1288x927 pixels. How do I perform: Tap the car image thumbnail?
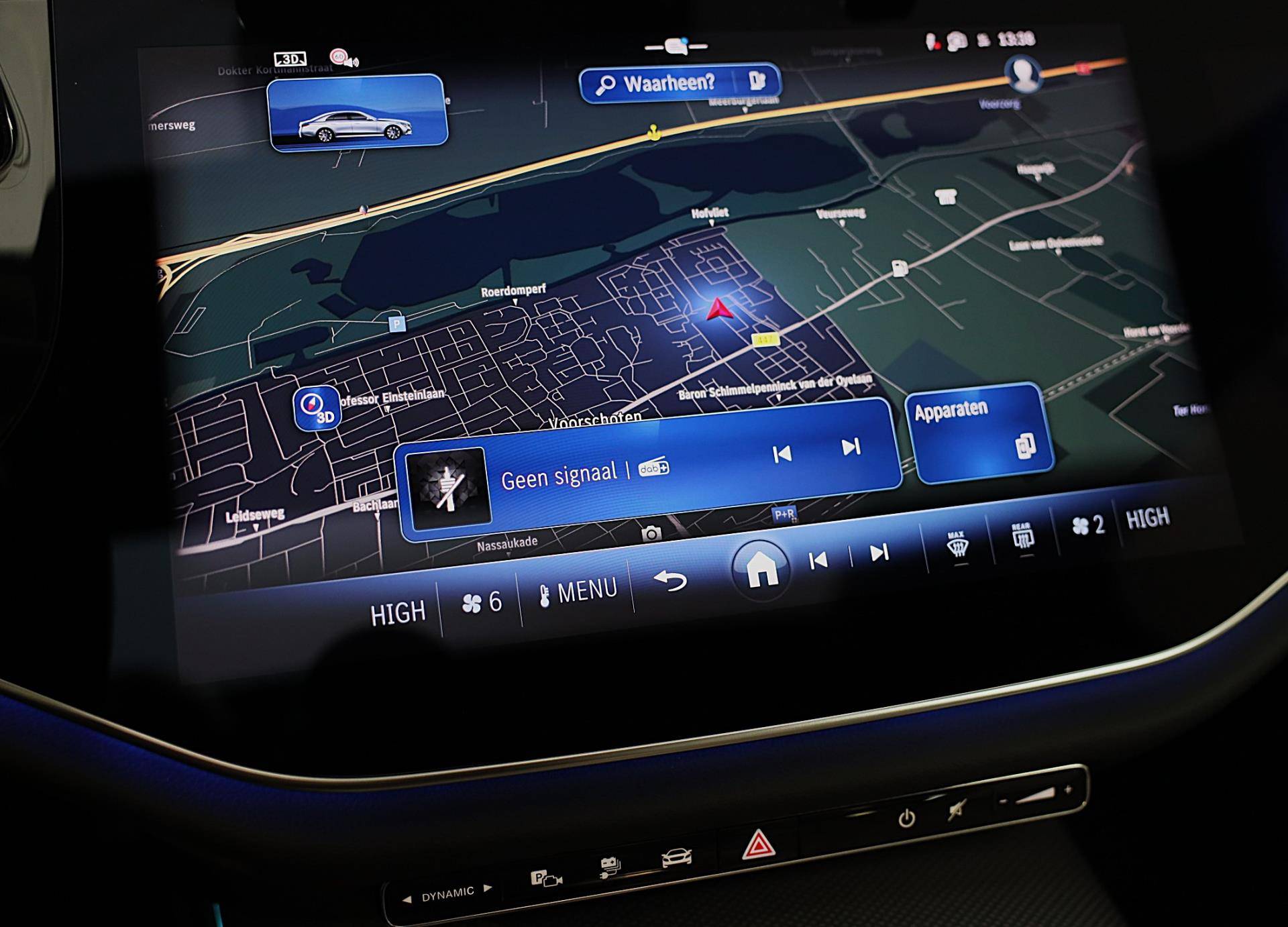[x=357, y=112]
